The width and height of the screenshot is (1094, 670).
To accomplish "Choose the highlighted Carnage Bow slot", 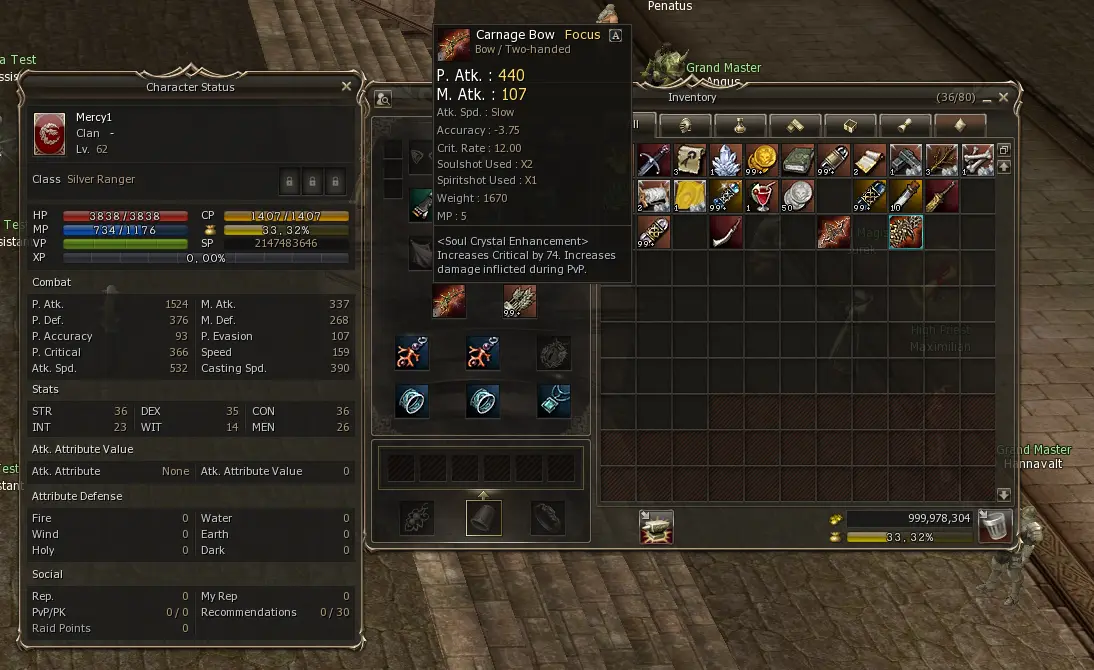I will click(x=906, y=232).
